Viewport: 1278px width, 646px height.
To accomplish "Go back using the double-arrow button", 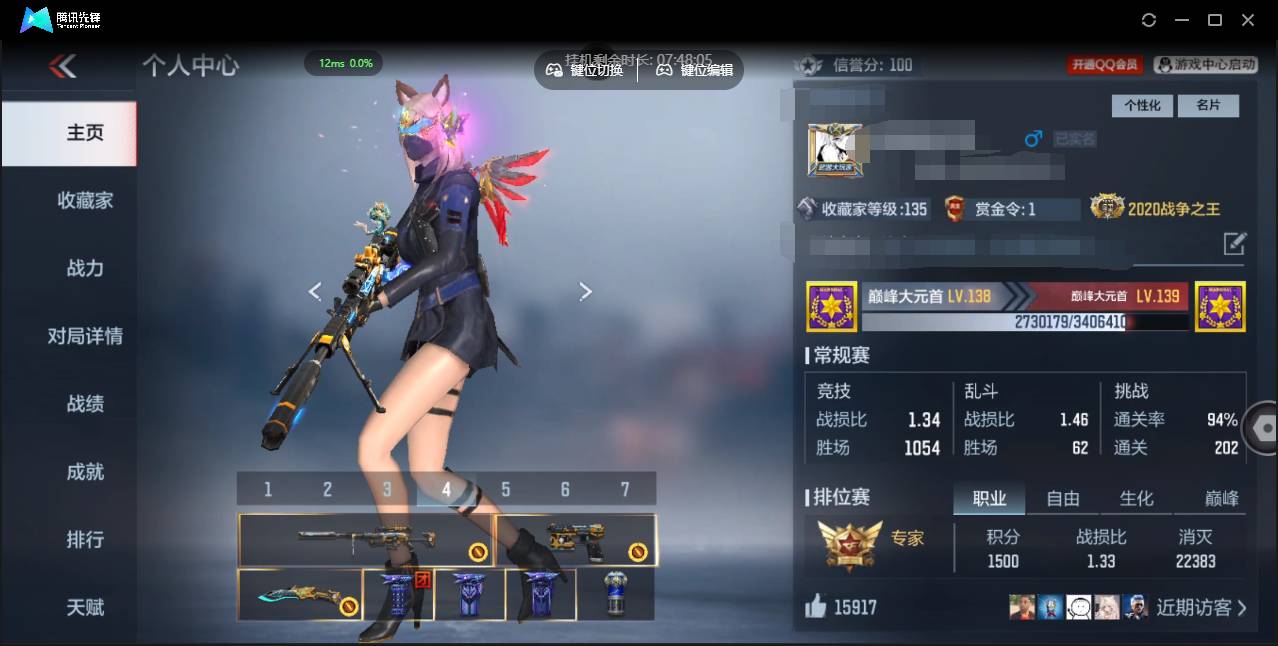I will (x=62, y=67).
